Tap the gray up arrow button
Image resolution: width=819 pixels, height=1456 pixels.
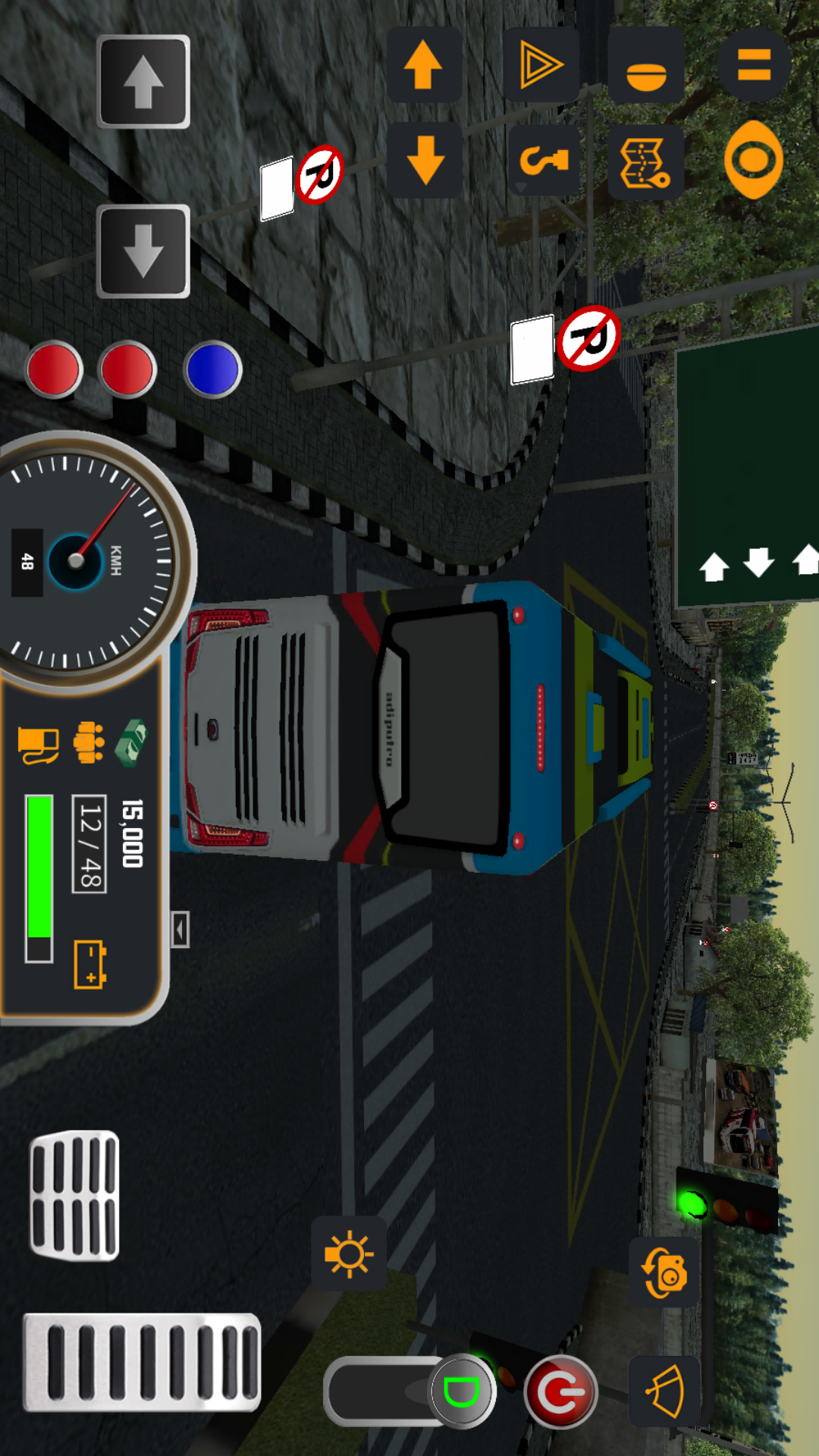(x=143, y=82)
